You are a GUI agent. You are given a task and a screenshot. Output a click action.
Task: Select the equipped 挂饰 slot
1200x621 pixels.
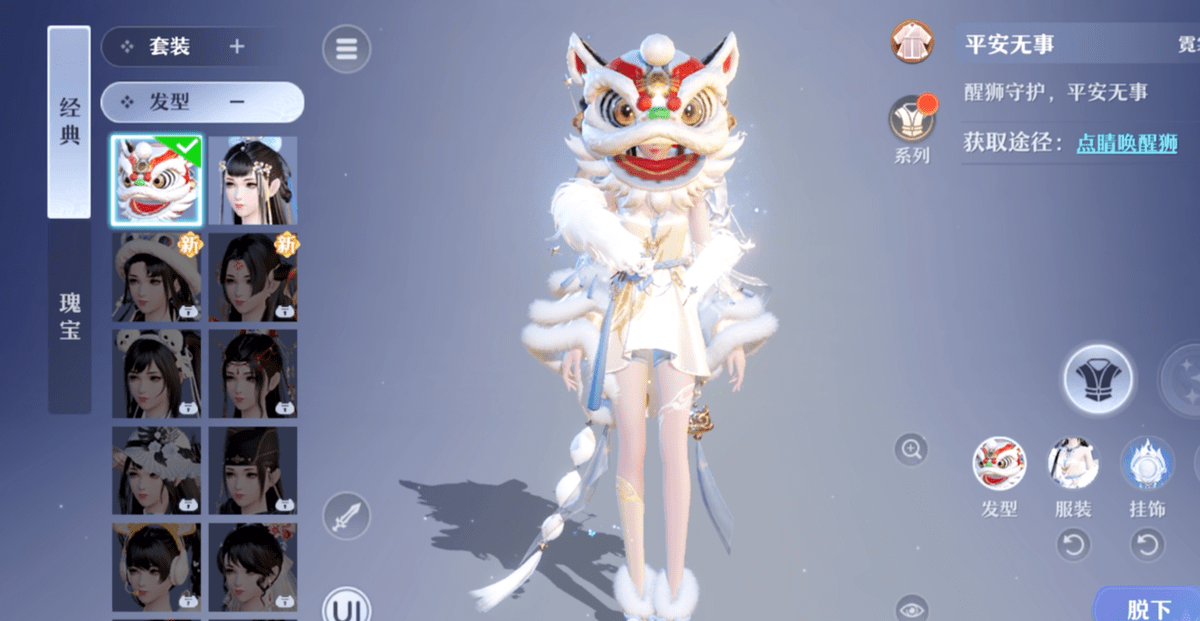click(1147, 465)
